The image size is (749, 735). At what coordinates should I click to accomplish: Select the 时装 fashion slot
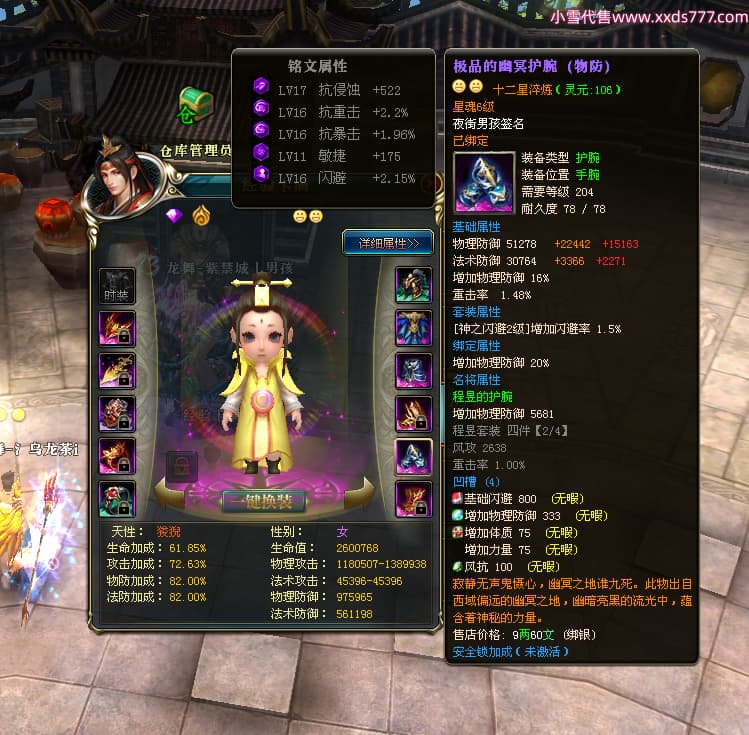[x=117, y=285]
